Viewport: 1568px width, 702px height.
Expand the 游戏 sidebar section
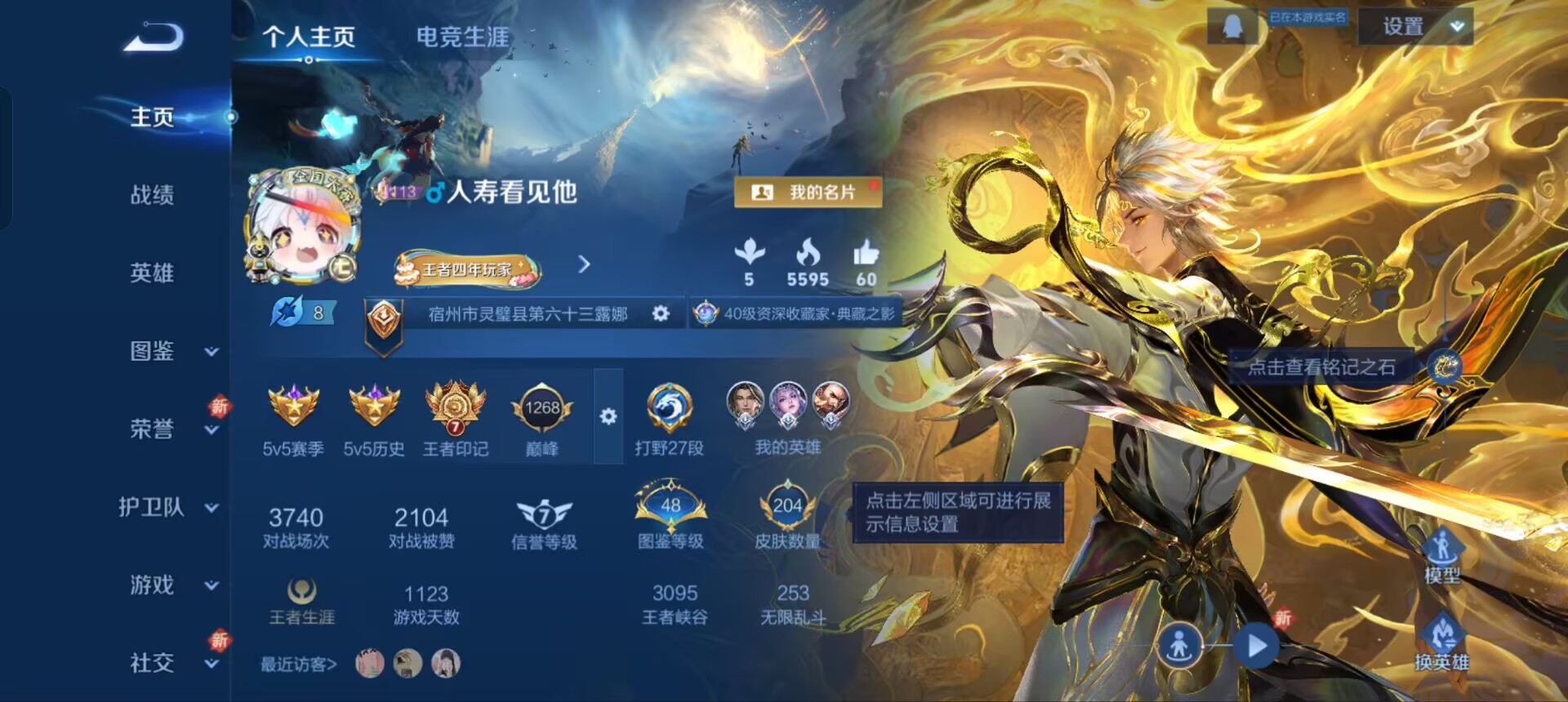(x=210, y=586)
